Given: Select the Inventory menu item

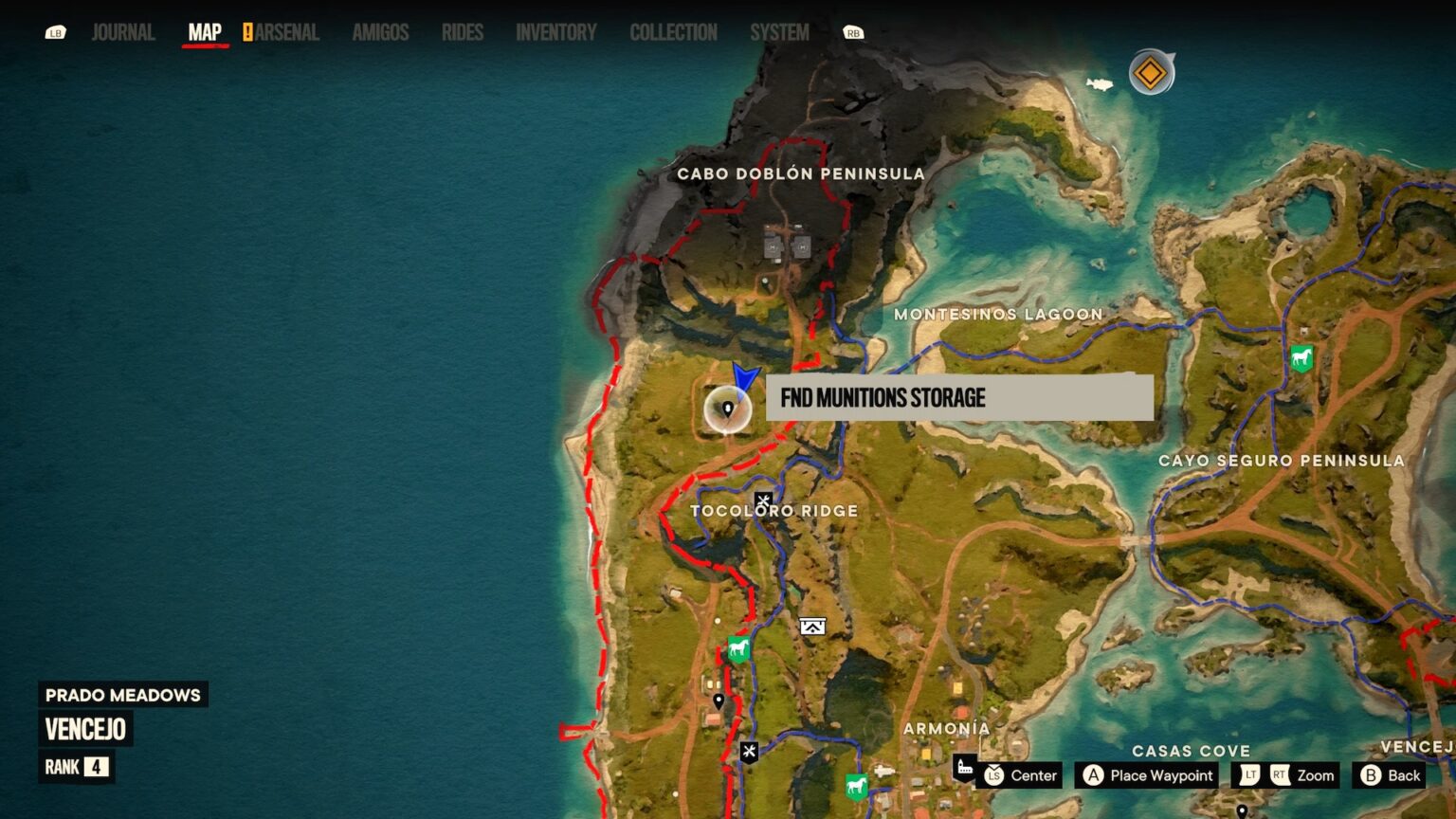Looking at the screenshot, I should [x=555, y=31].
